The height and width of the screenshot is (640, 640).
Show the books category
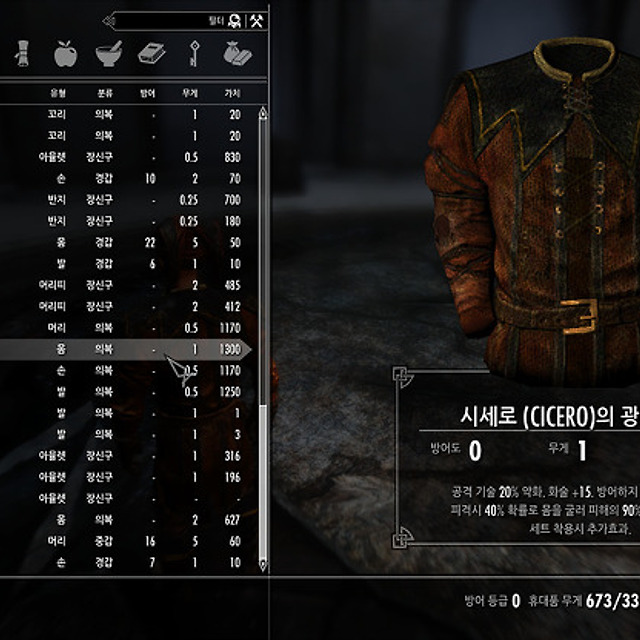pyautogui.click(x=149, y=54)
